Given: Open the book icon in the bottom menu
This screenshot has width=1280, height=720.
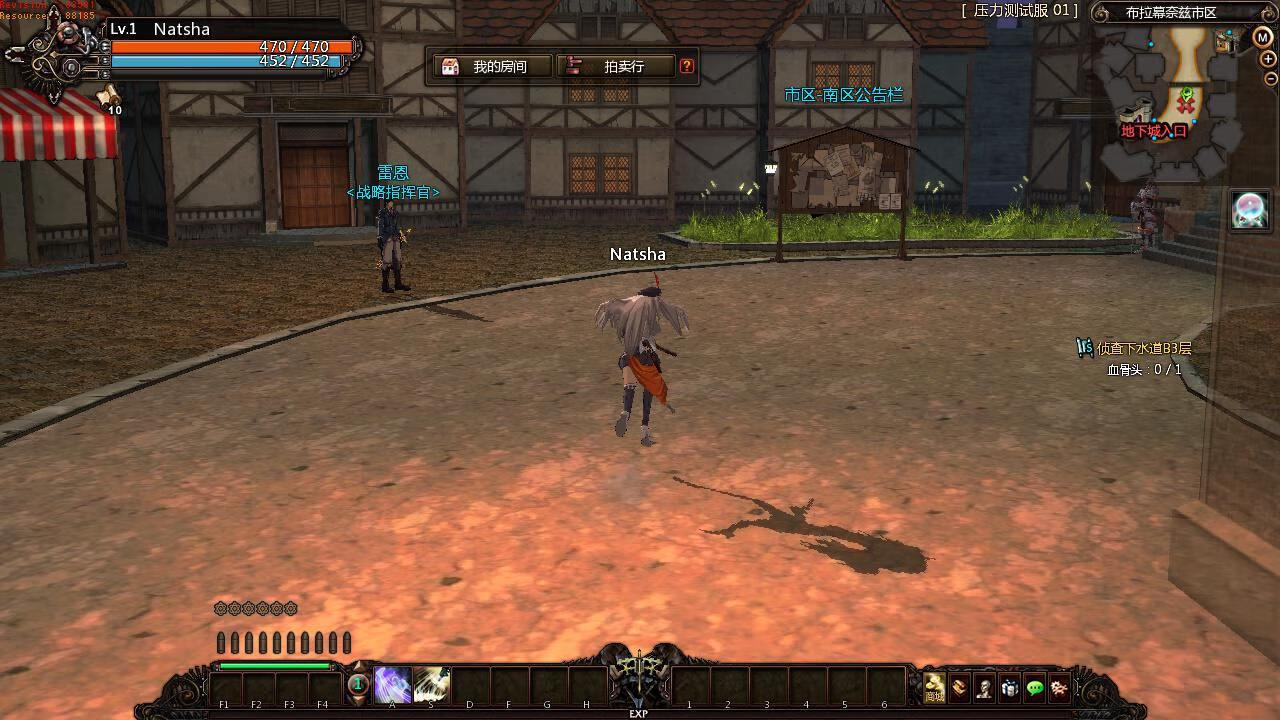Looking at the screenshot, I should 960,688.
